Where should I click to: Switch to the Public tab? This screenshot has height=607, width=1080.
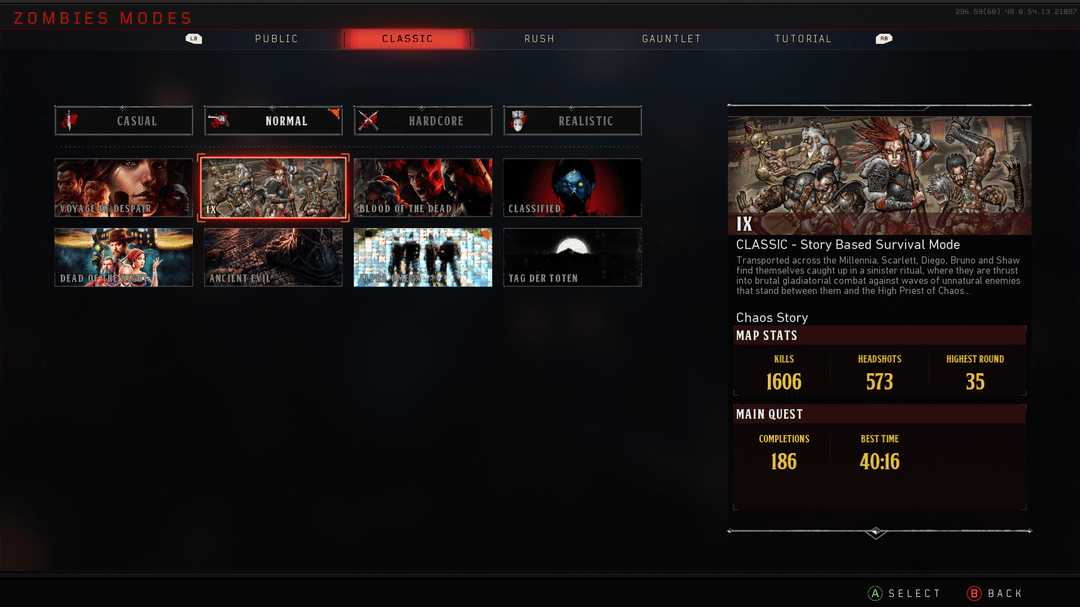276,39
